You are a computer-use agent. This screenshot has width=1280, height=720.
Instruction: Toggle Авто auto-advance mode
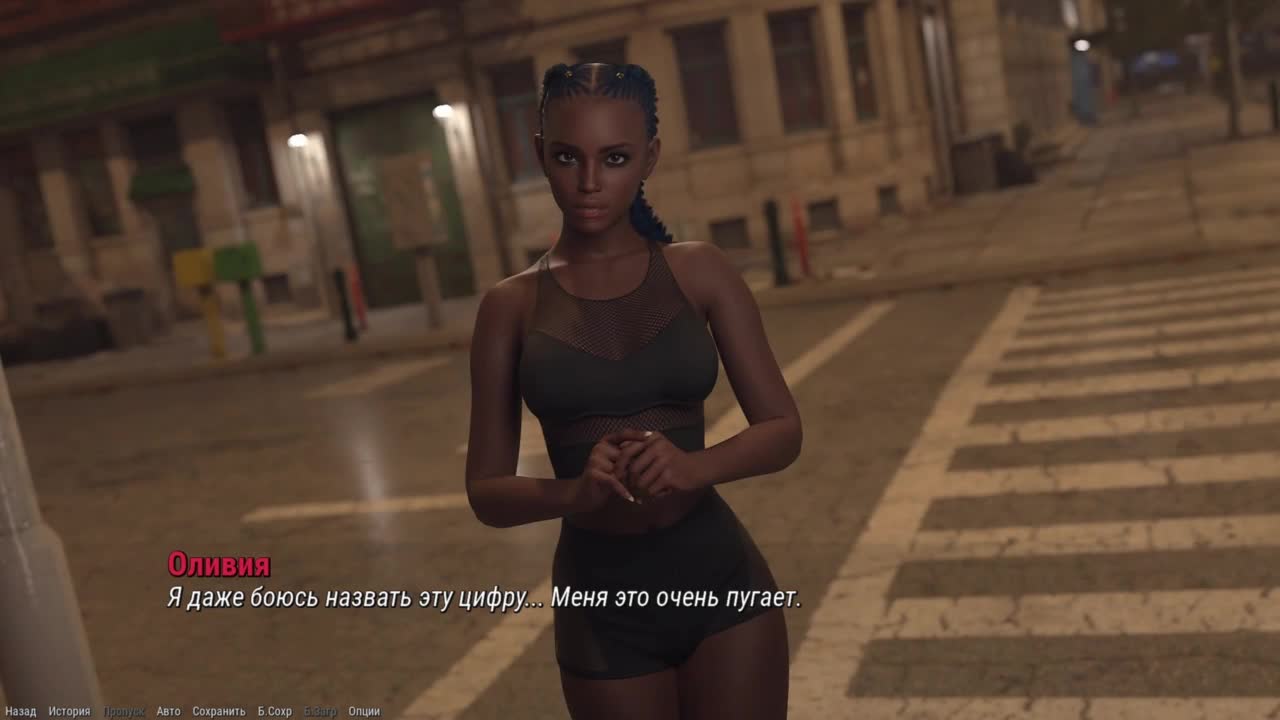click(x=168, y=711)
